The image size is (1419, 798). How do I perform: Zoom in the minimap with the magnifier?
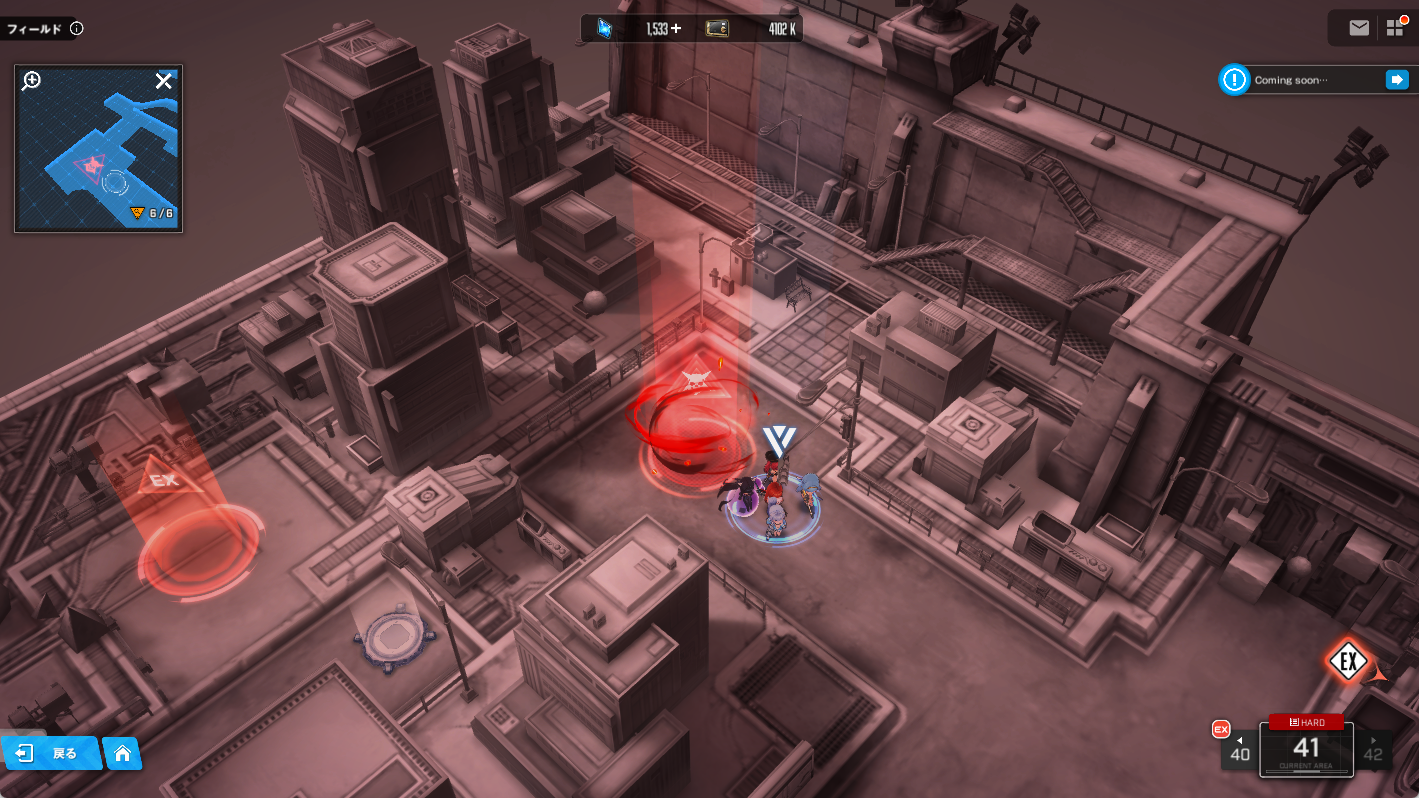coord(31,81)
